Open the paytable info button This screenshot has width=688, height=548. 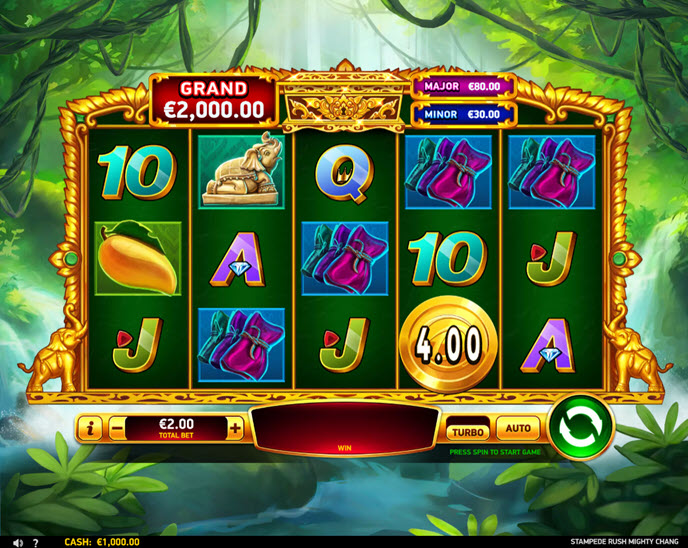point(91,429)
